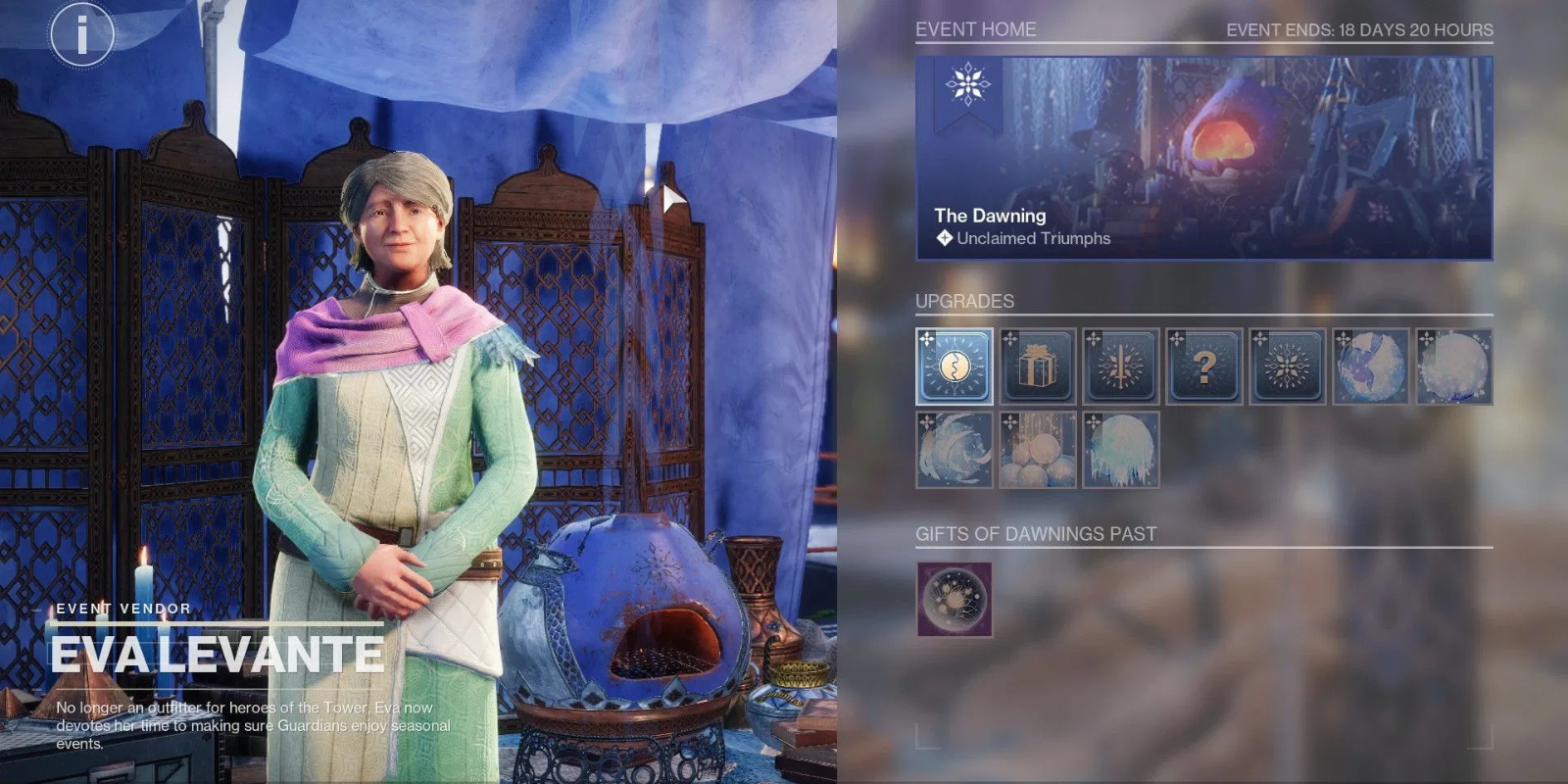Screen dimensions: 1568x784
Task: Click The Dawning title on the event card
Action: coord(990,215)
